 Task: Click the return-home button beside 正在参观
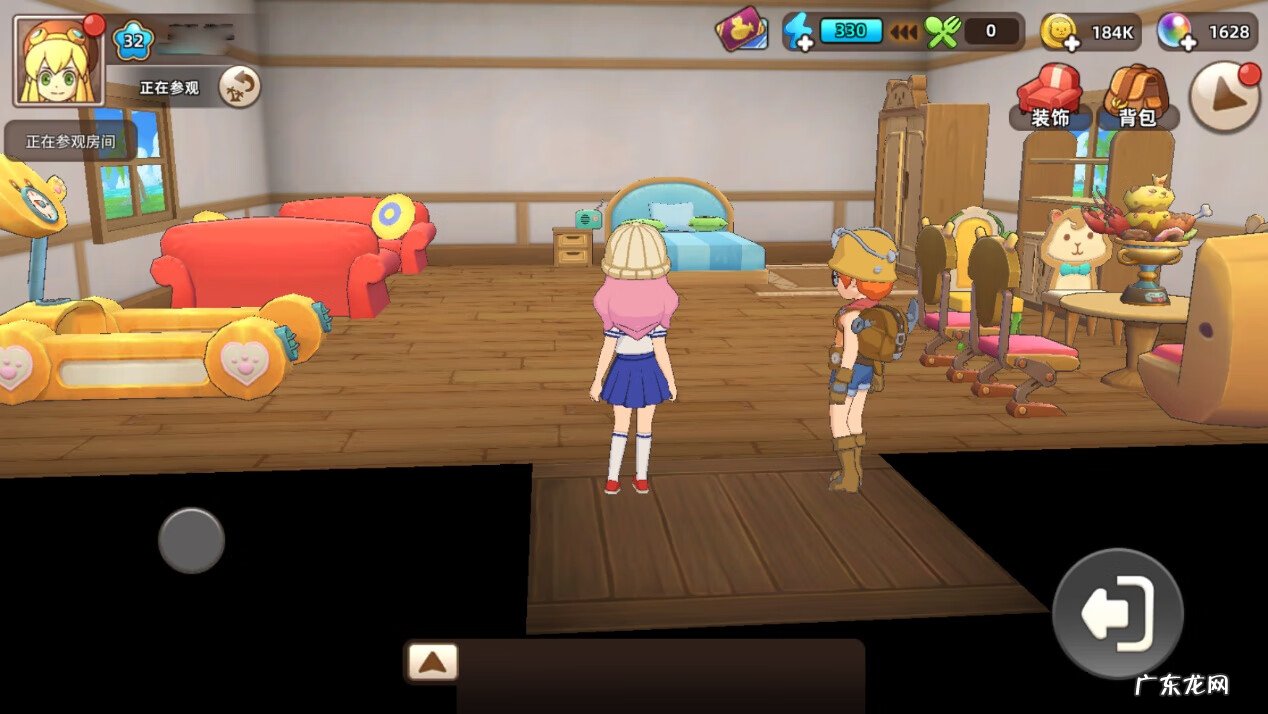point(238,87)
